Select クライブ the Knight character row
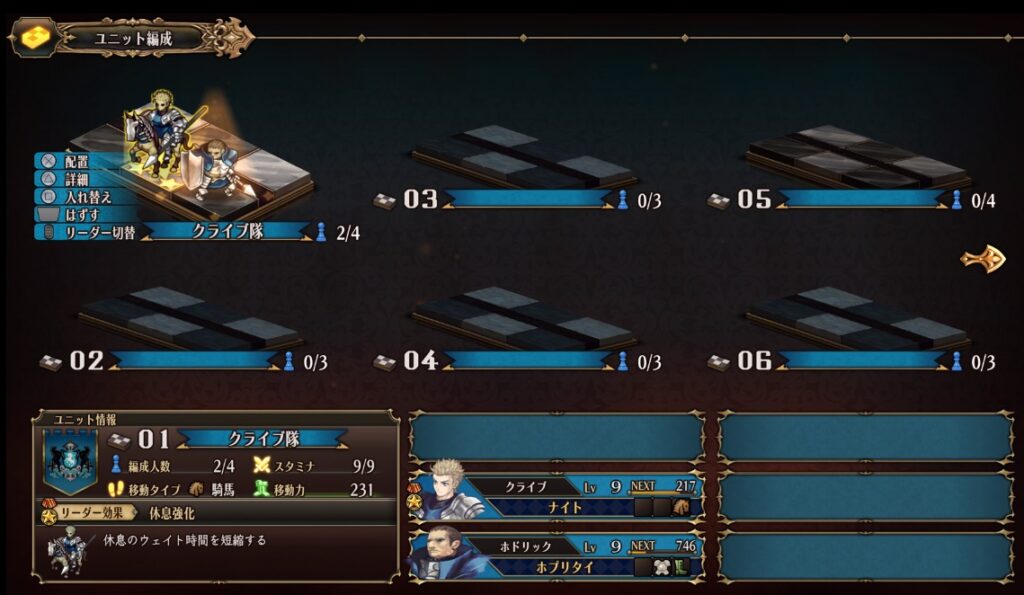The height and width of the screenshot is (595, 1024). click(x=556, y=496)
